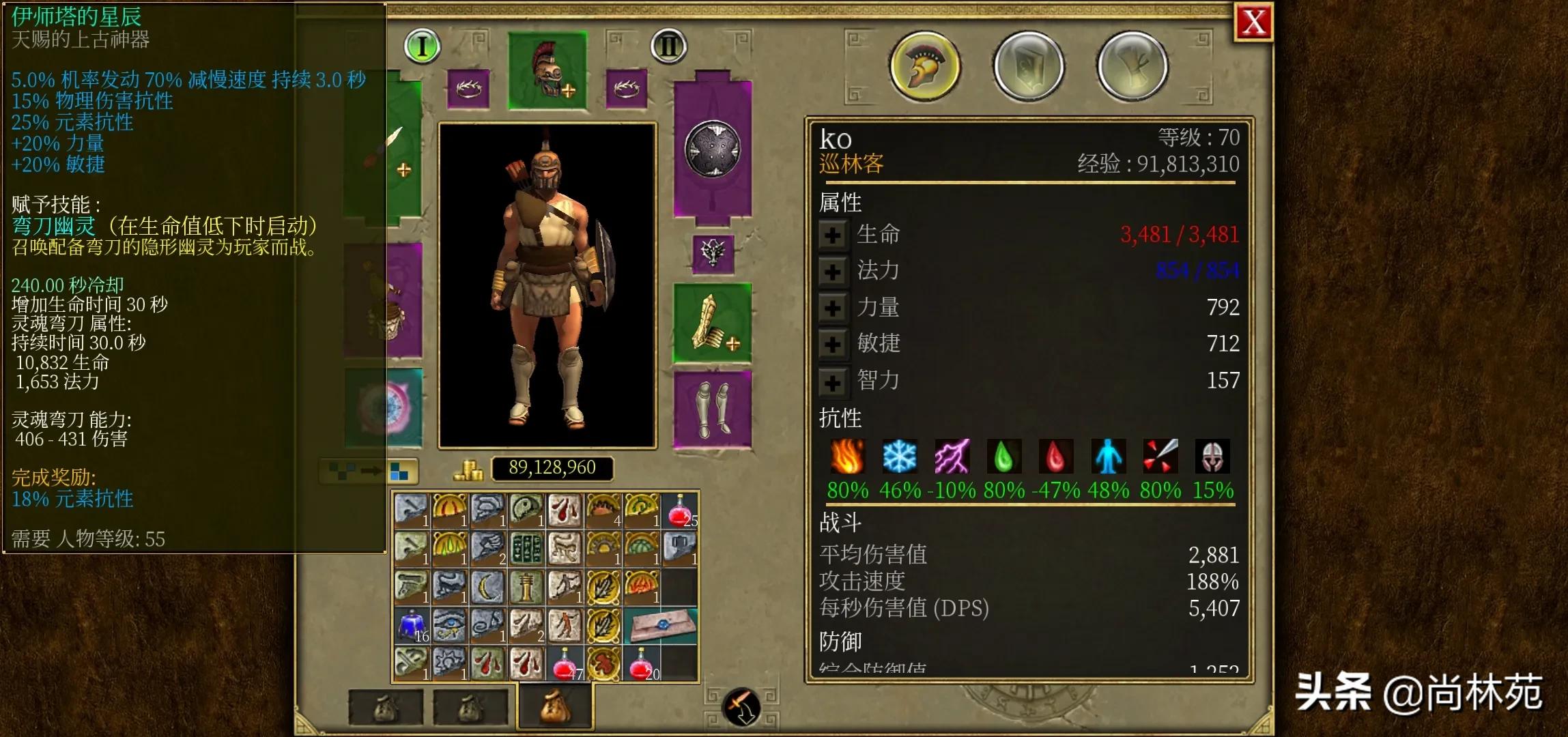The image size is (1568, 737).
Task: Add a point to 力量 (strength)
Action: pos(832,308)
